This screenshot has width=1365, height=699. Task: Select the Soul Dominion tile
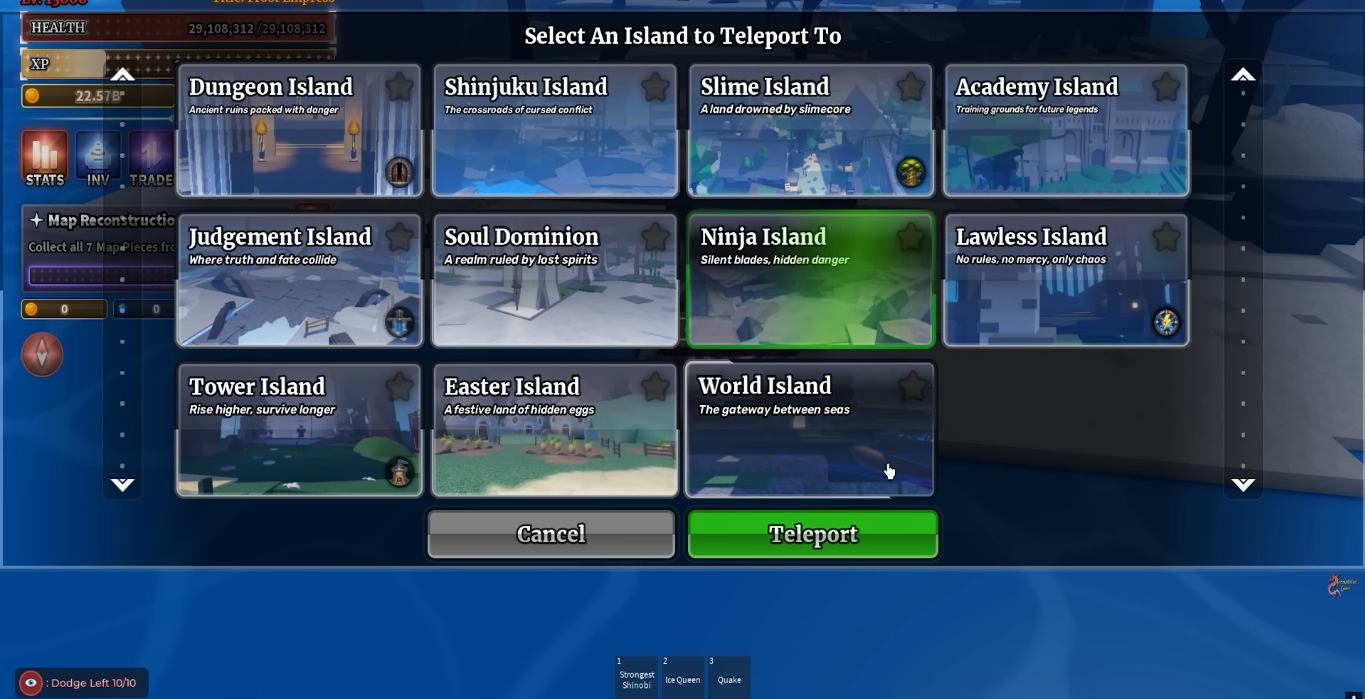[x=554, y=290]
